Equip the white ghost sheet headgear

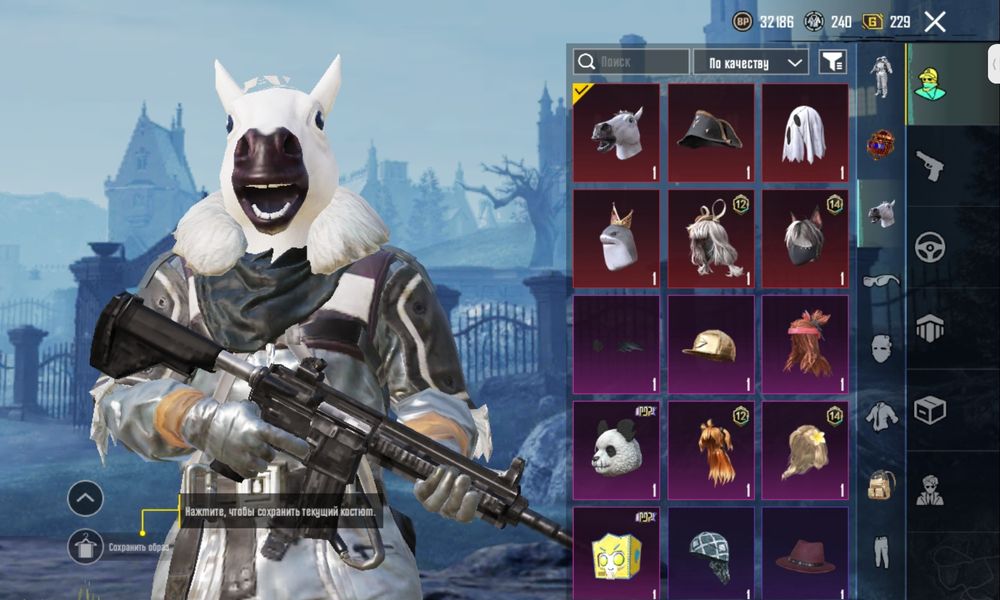(805, 132)
